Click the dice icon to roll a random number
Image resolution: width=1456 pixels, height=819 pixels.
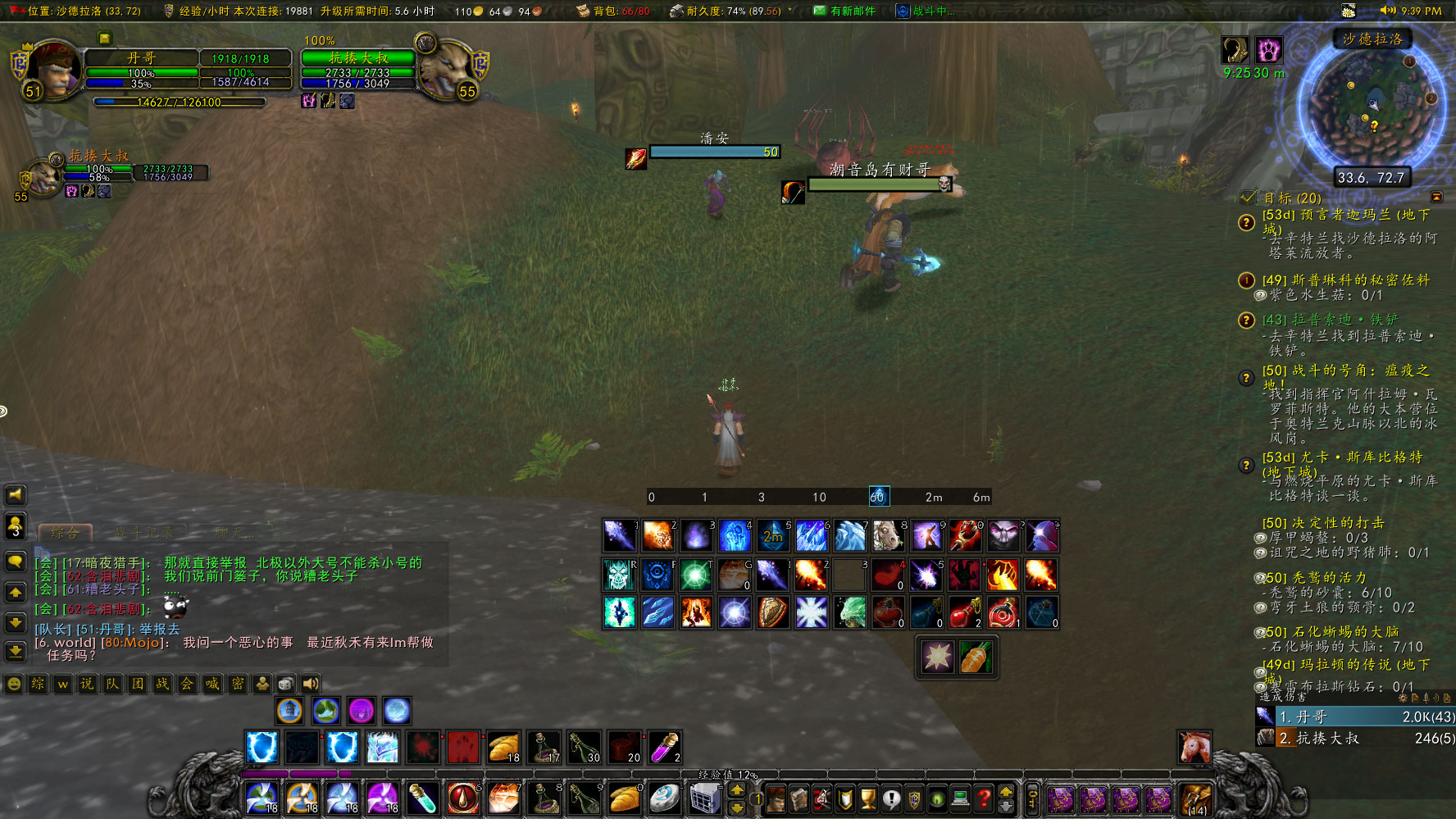coord(284,683)
